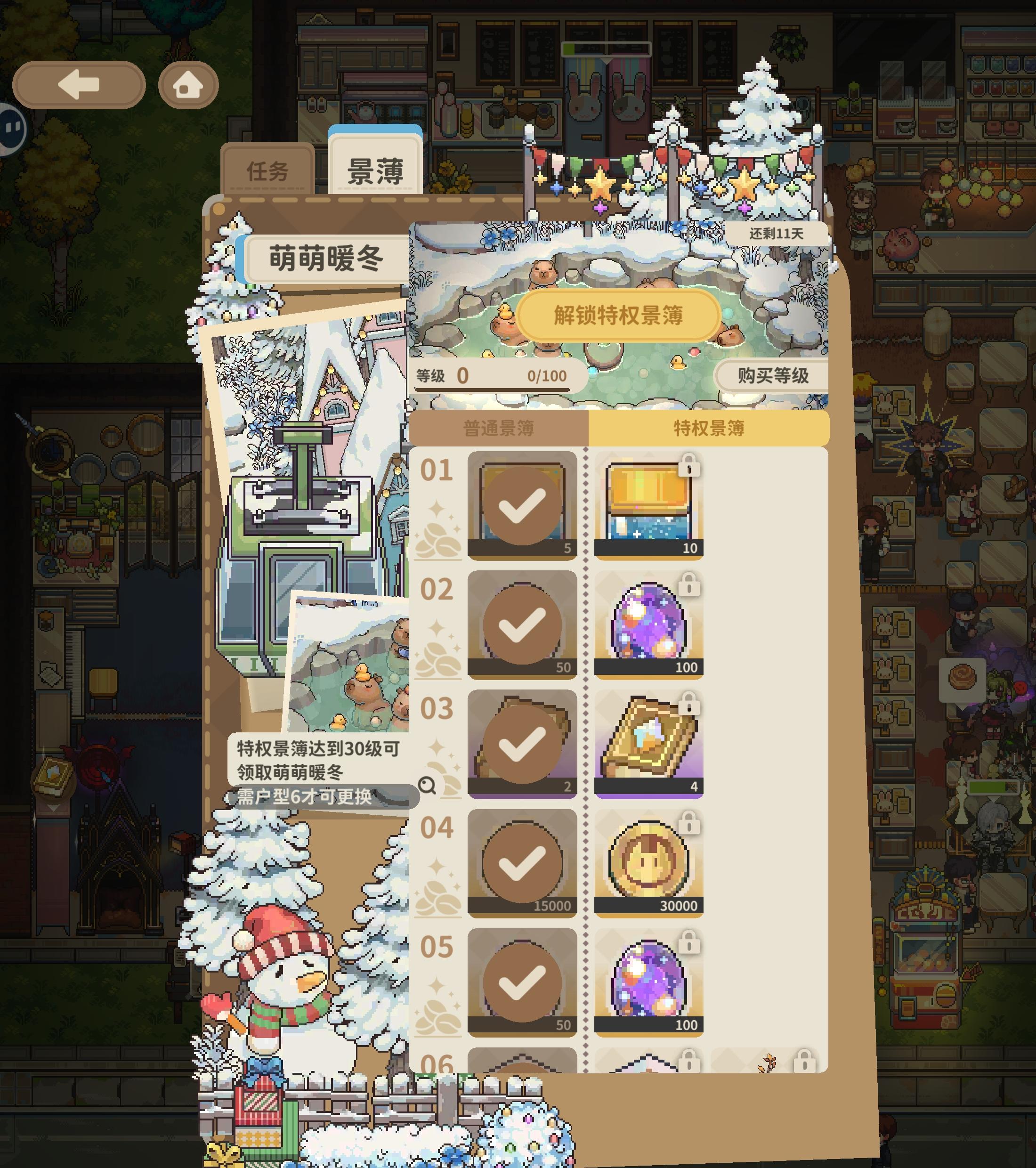Tap the home icon
1036x1168 pixels.
point(188,85)
